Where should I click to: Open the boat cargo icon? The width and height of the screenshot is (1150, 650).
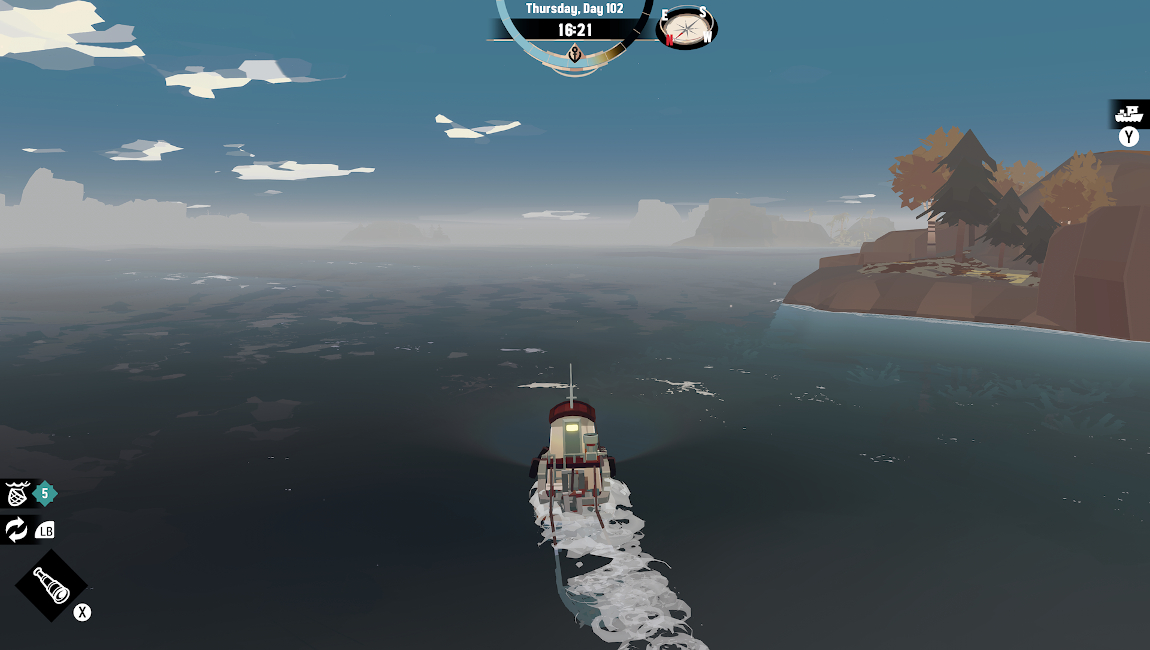point(1130,112)
